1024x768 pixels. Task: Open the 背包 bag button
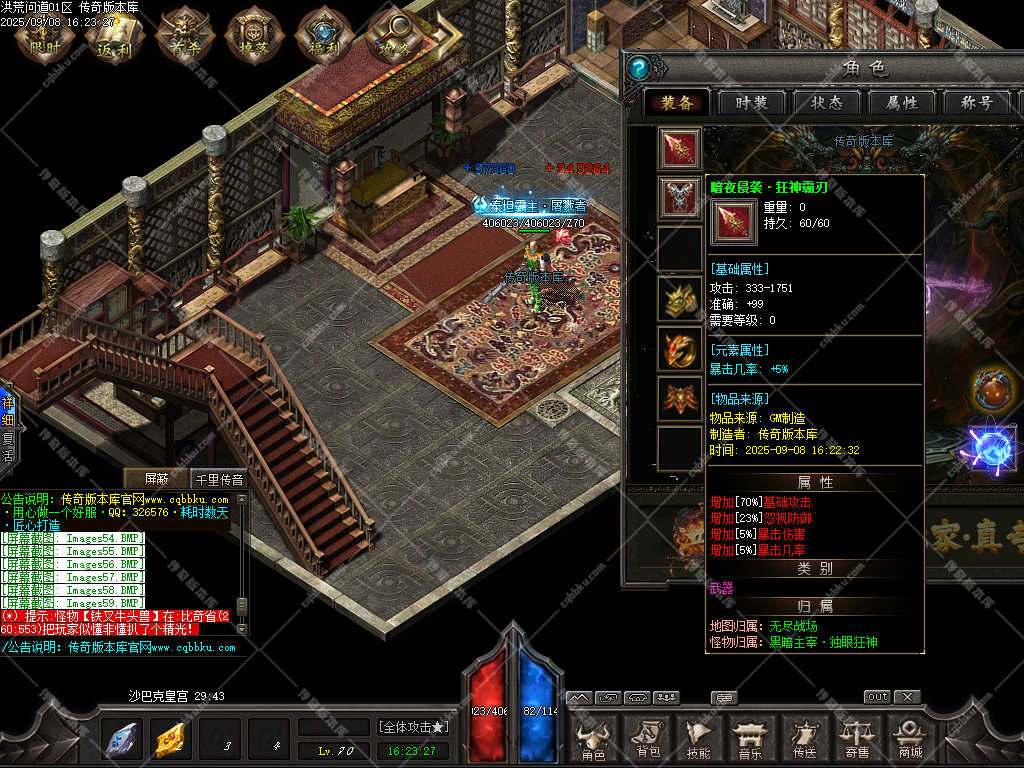[x=647, y=738]
